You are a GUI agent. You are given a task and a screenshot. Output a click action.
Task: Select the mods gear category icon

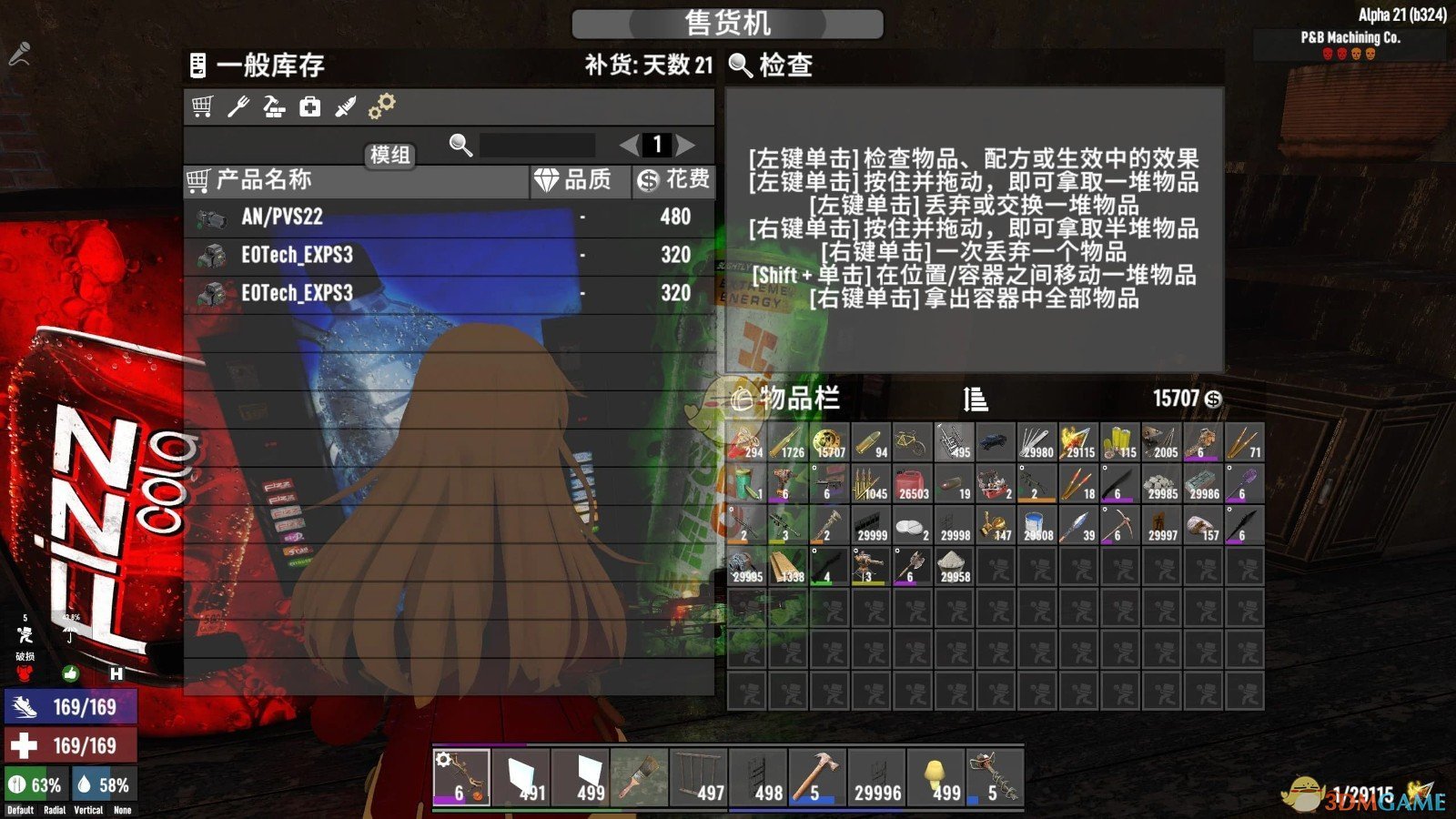pyautogui.click(x=382, y=105)
